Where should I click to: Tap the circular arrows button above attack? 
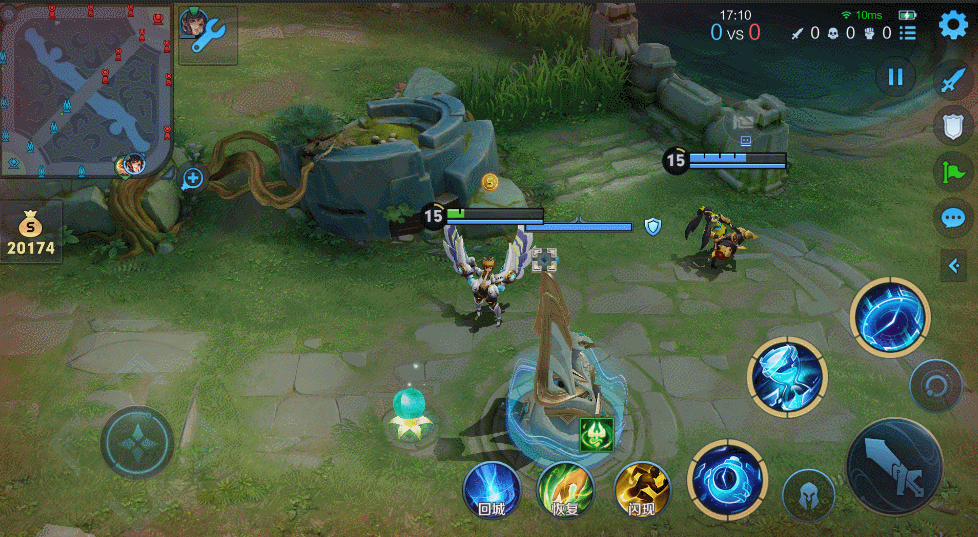pos(935,386)
